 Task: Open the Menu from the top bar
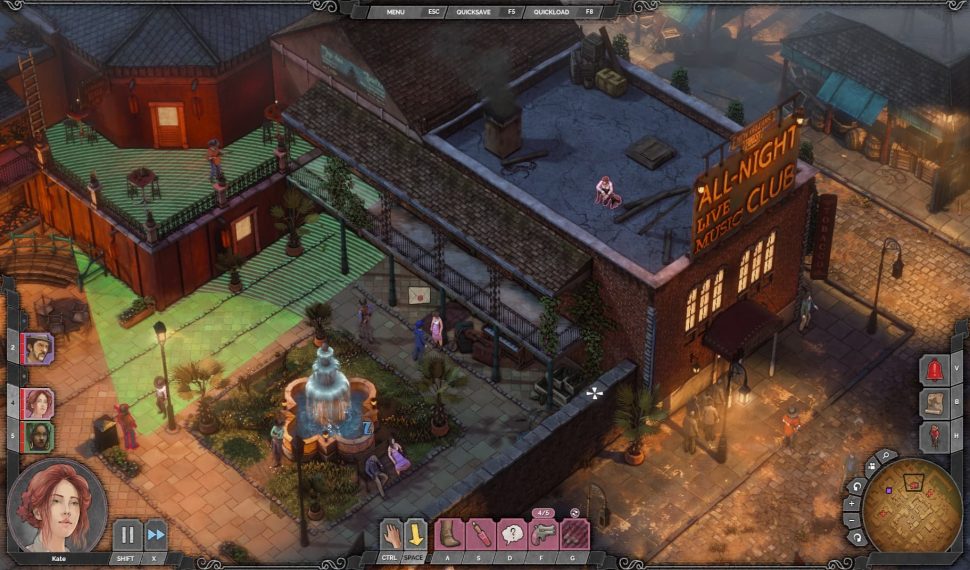click(396, 12)
